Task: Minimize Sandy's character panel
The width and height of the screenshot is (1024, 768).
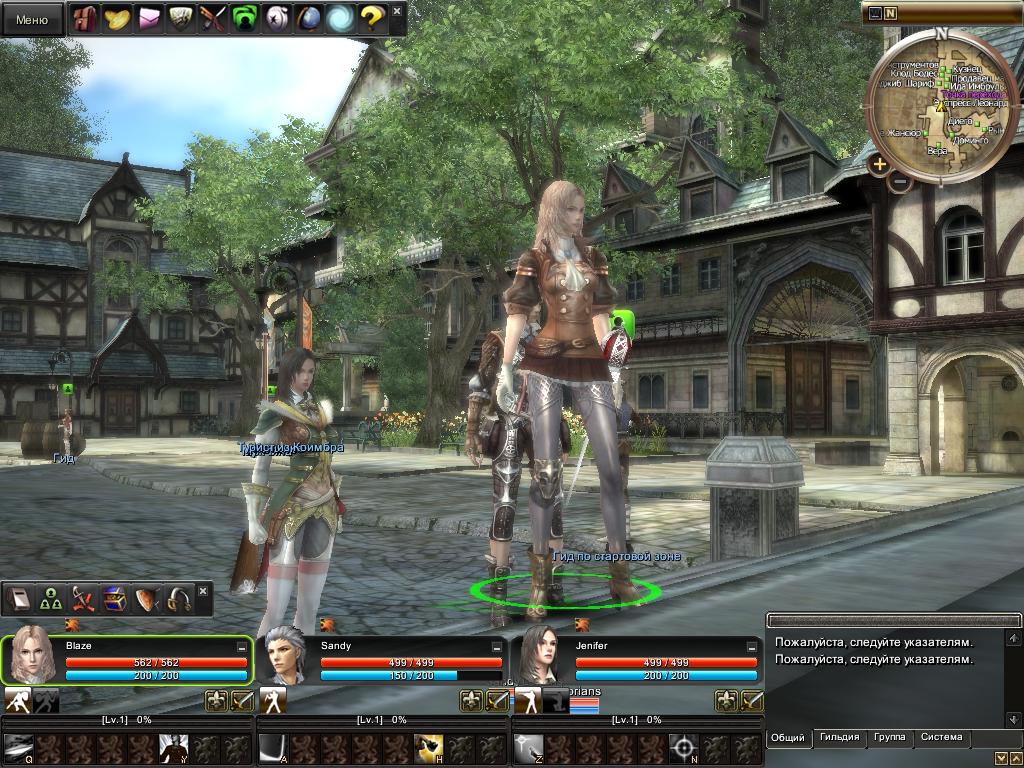Action: coord(497,647)
